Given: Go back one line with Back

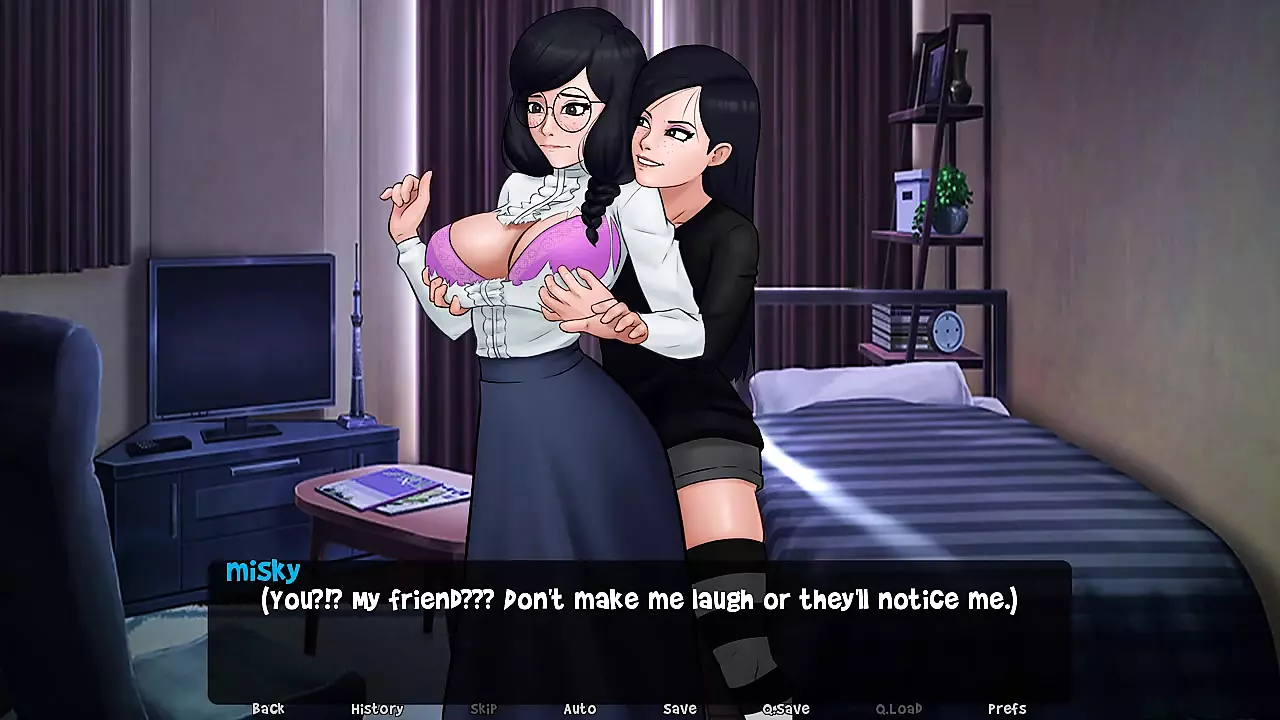Looking at the screenshot, I should coord(268,708).
